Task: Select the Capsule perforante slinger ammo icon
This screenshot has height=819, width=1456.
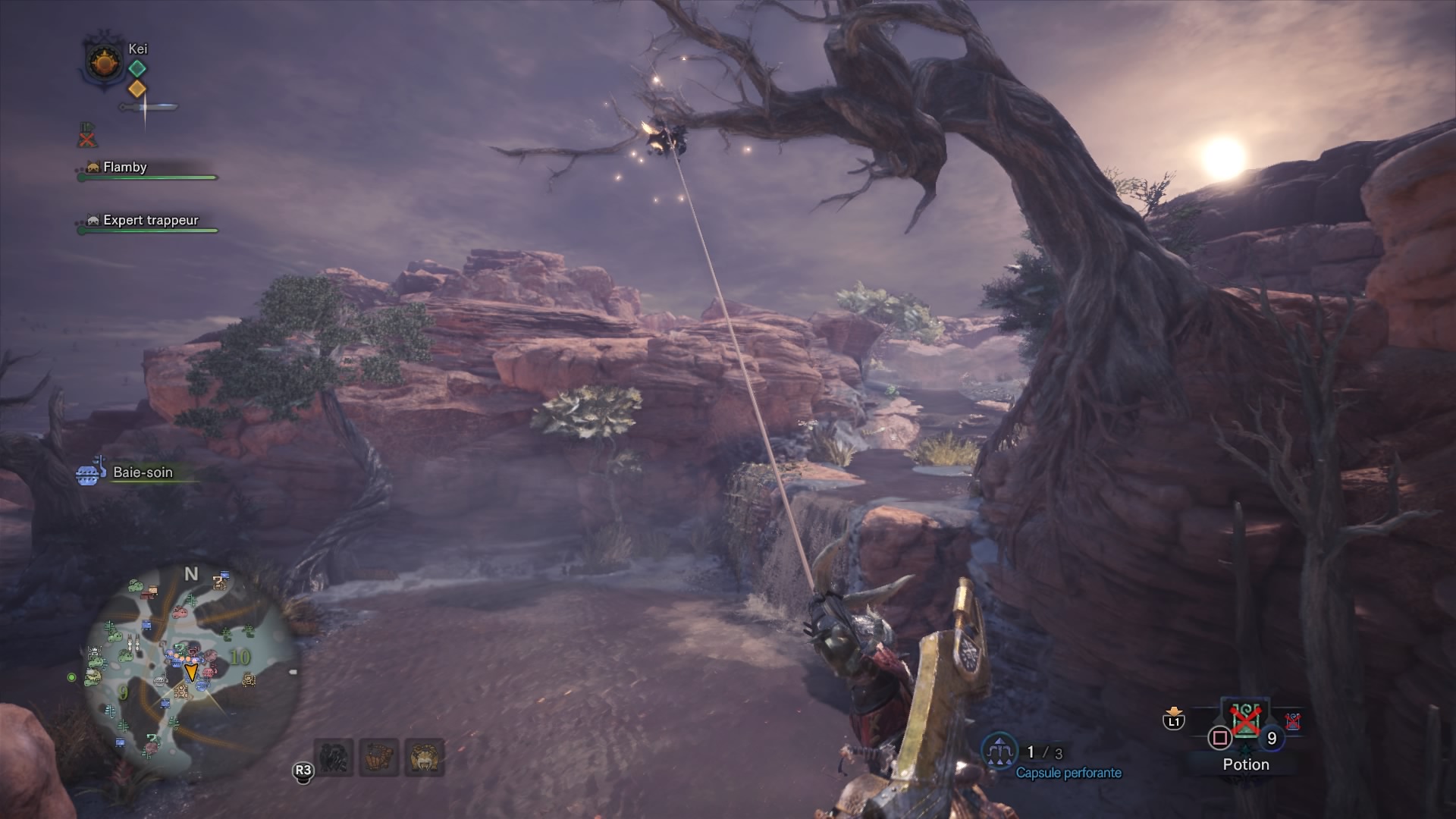Action: point(999,752)
